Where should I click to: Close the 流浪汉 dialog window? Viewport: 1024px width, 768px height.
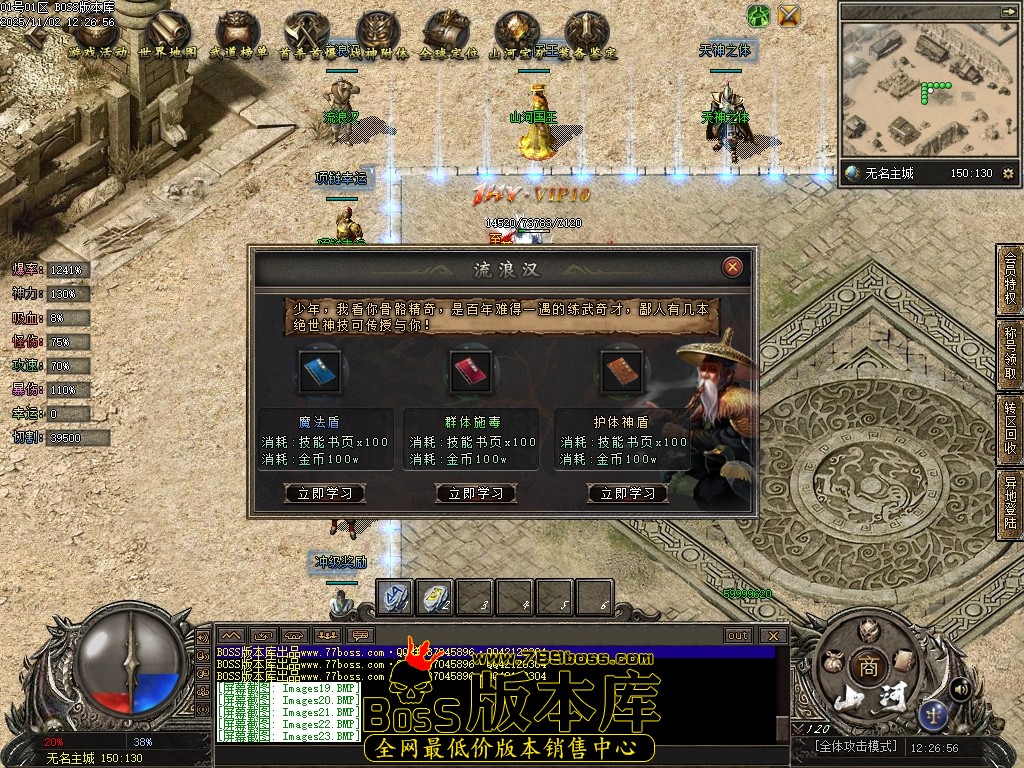[733, 267]
